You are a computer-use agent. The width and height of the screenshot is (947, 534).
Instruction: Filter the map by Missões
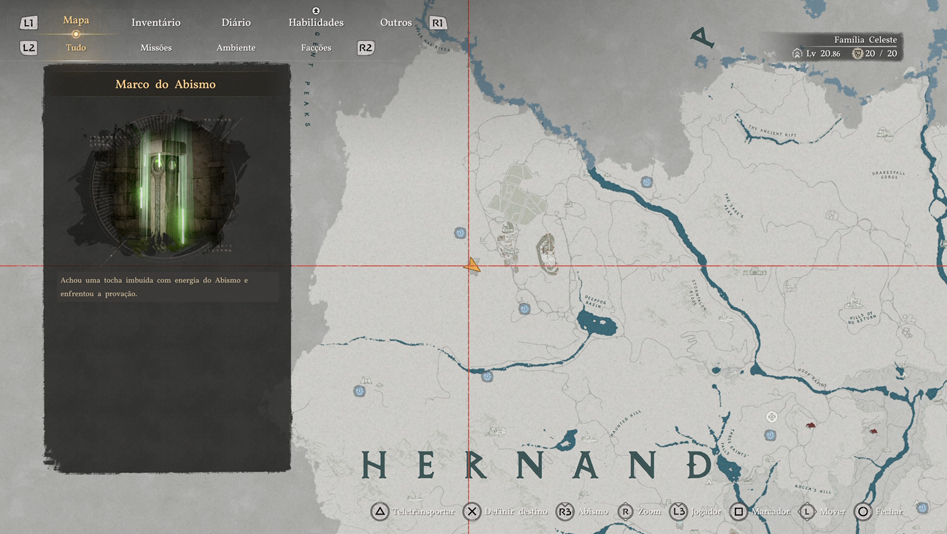click(156, 47)
